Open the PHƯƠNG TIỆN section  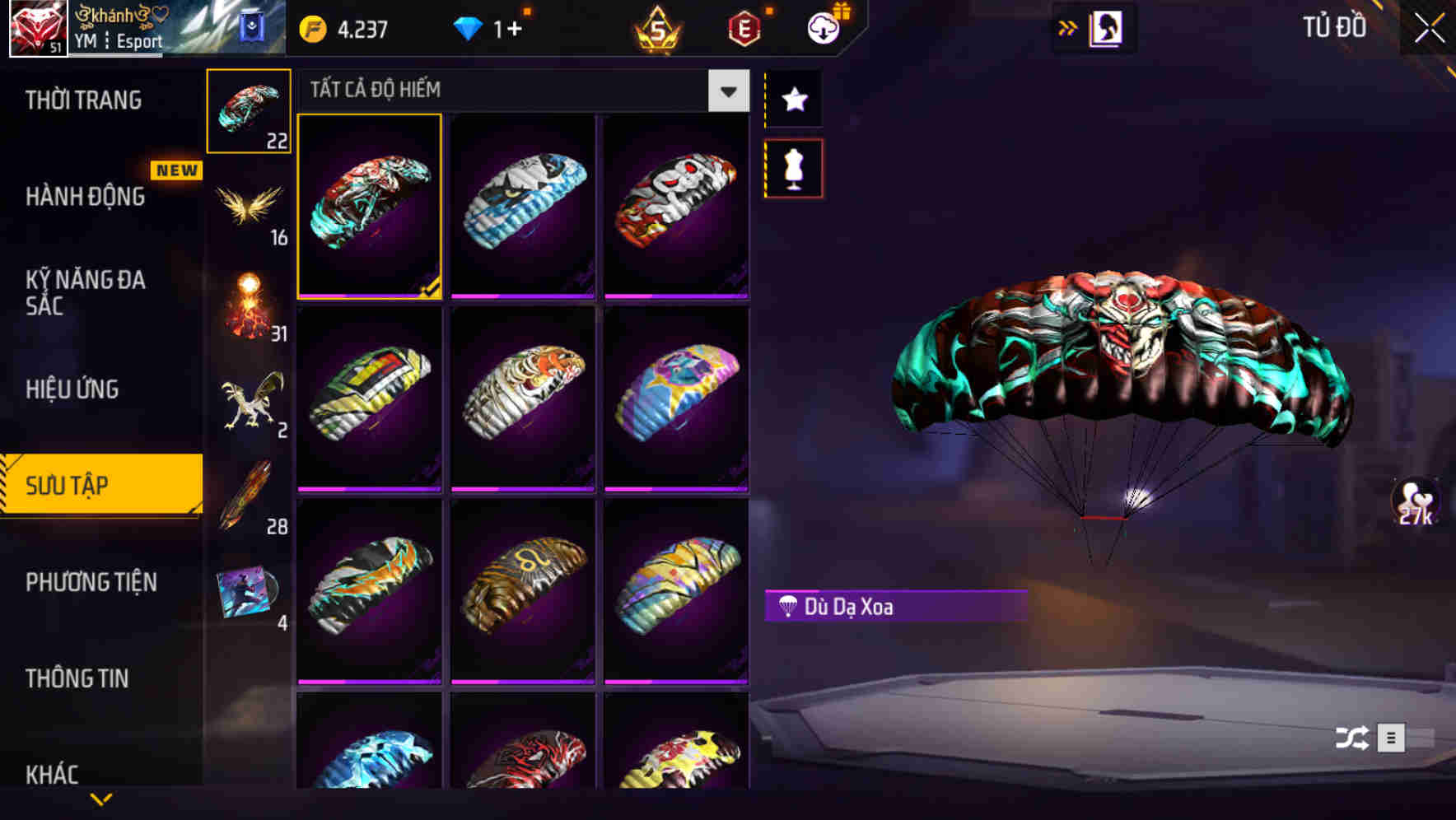click(x=91, y=582)
